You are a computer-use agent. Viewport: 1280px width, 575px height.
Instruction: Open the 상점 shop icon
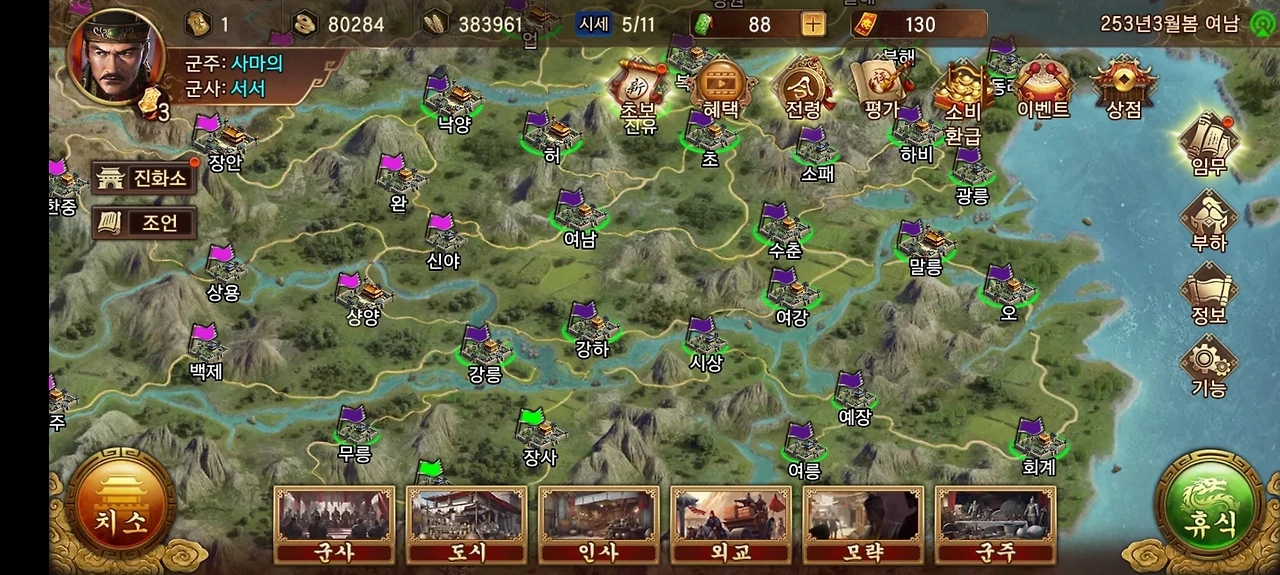click(1123, 88)
